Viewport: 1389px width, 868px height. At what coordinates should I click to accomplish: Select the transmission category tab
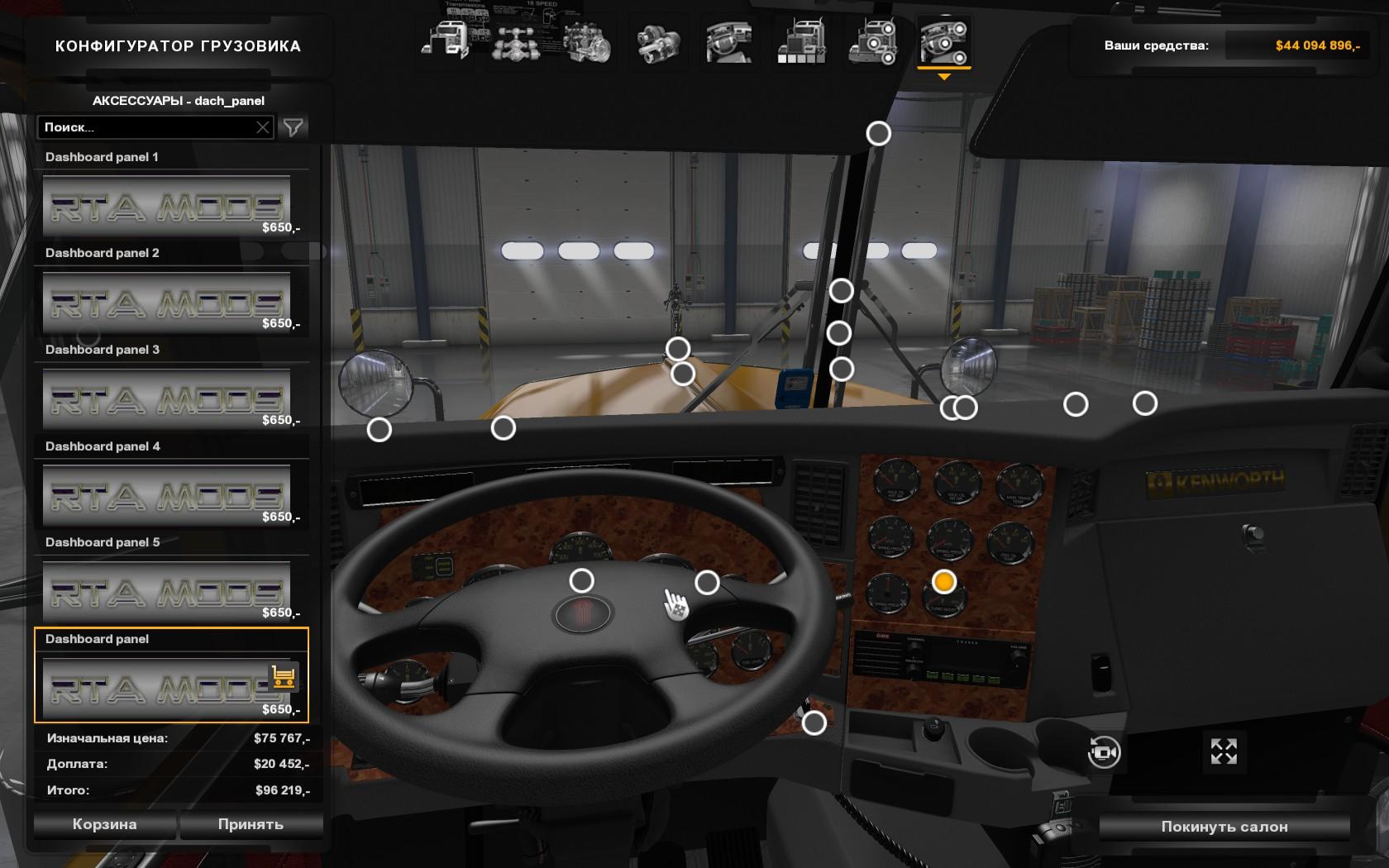coord(658,41)
